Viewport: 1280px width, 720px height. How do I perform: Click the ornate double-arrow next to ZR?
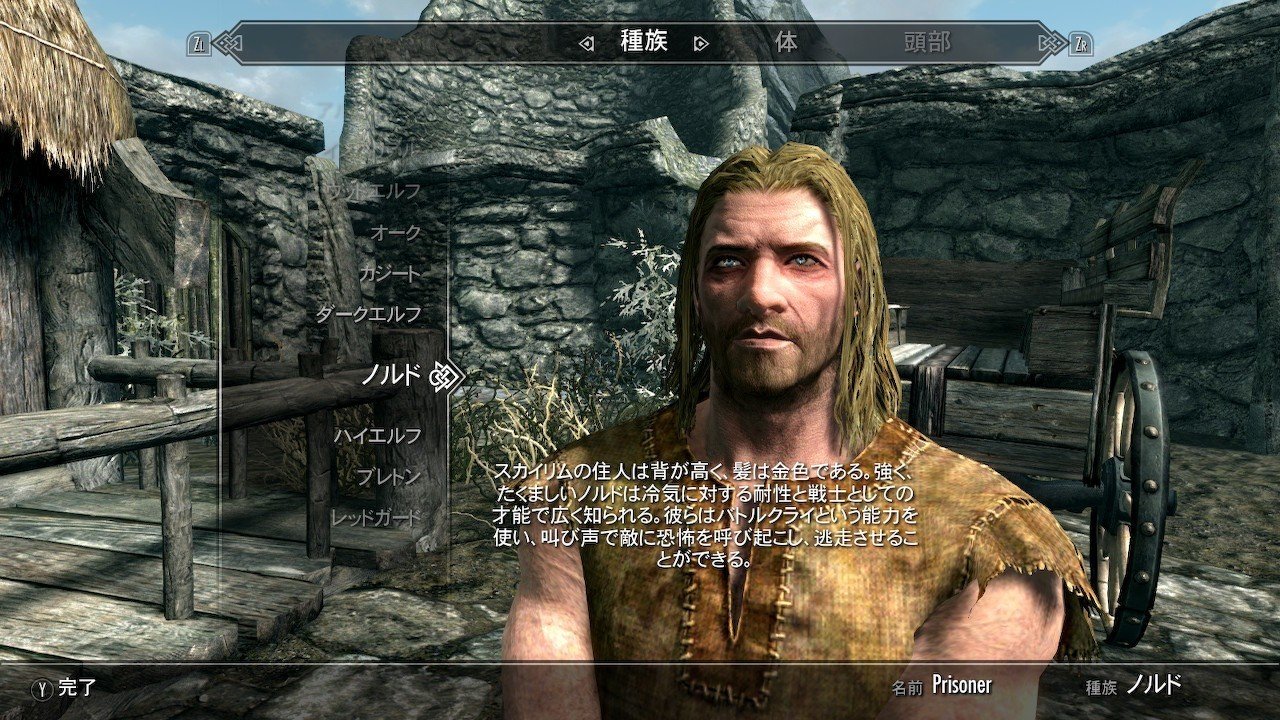[x=1053, y=43]
